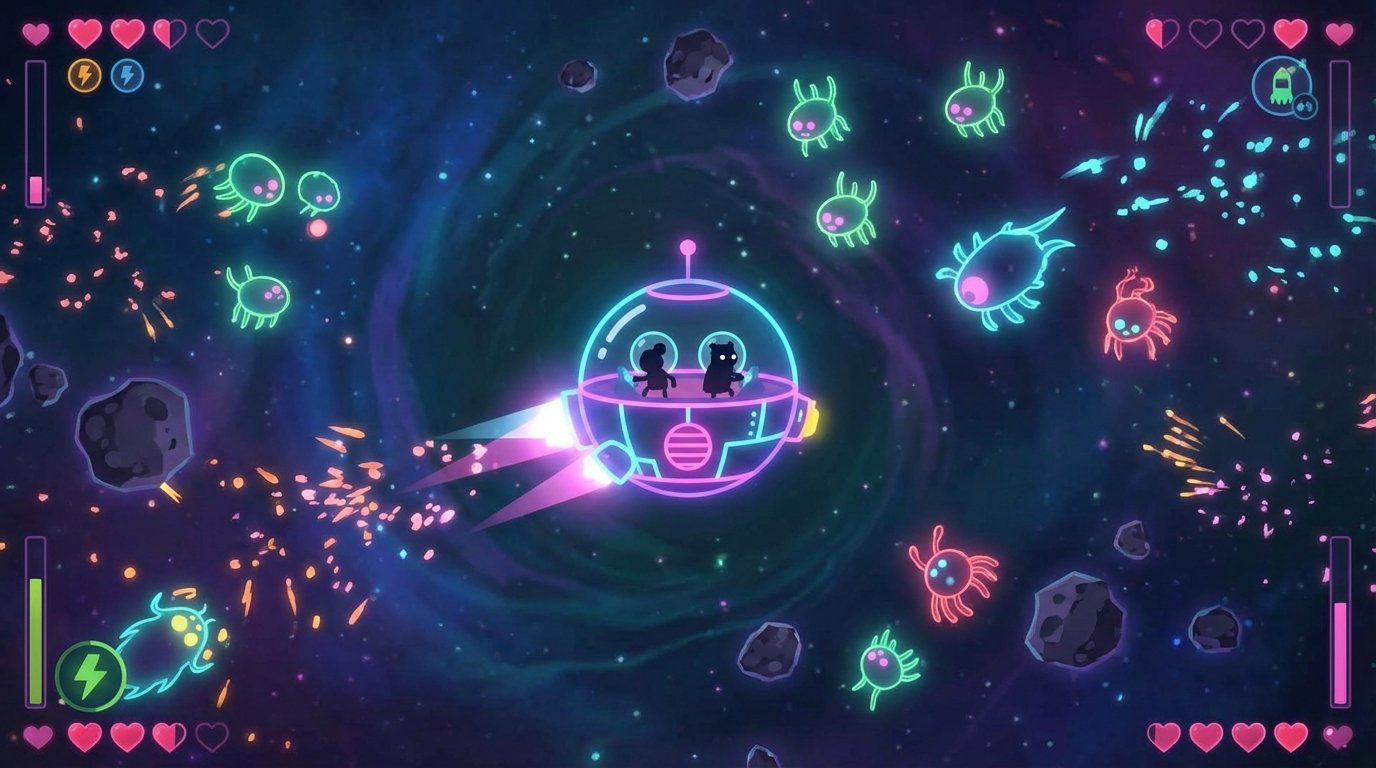1376x768 pixels.
Task: Click the striped hatch on the spaceship hull
Action: click(x=687, y=448)
